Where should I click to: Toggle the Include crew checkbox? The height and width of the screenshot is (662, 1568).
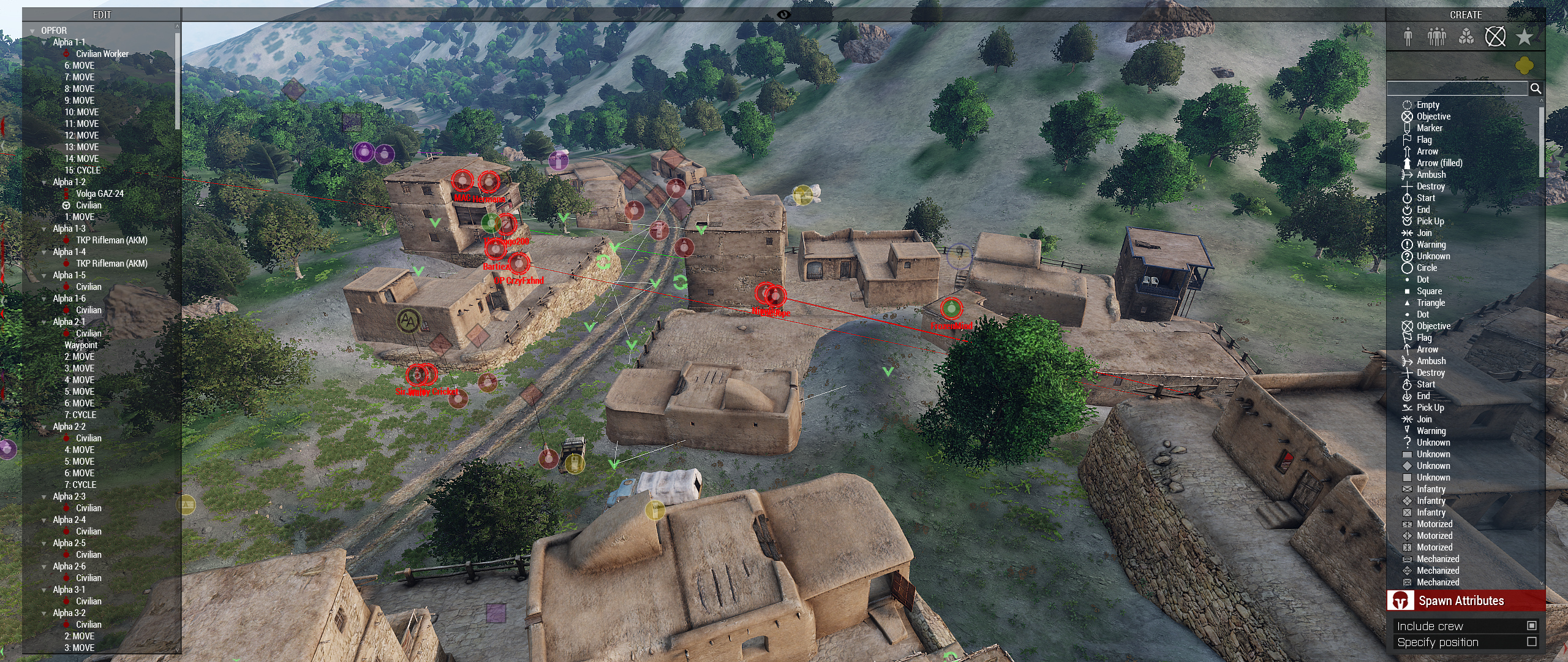click(x=1532, y=626)
